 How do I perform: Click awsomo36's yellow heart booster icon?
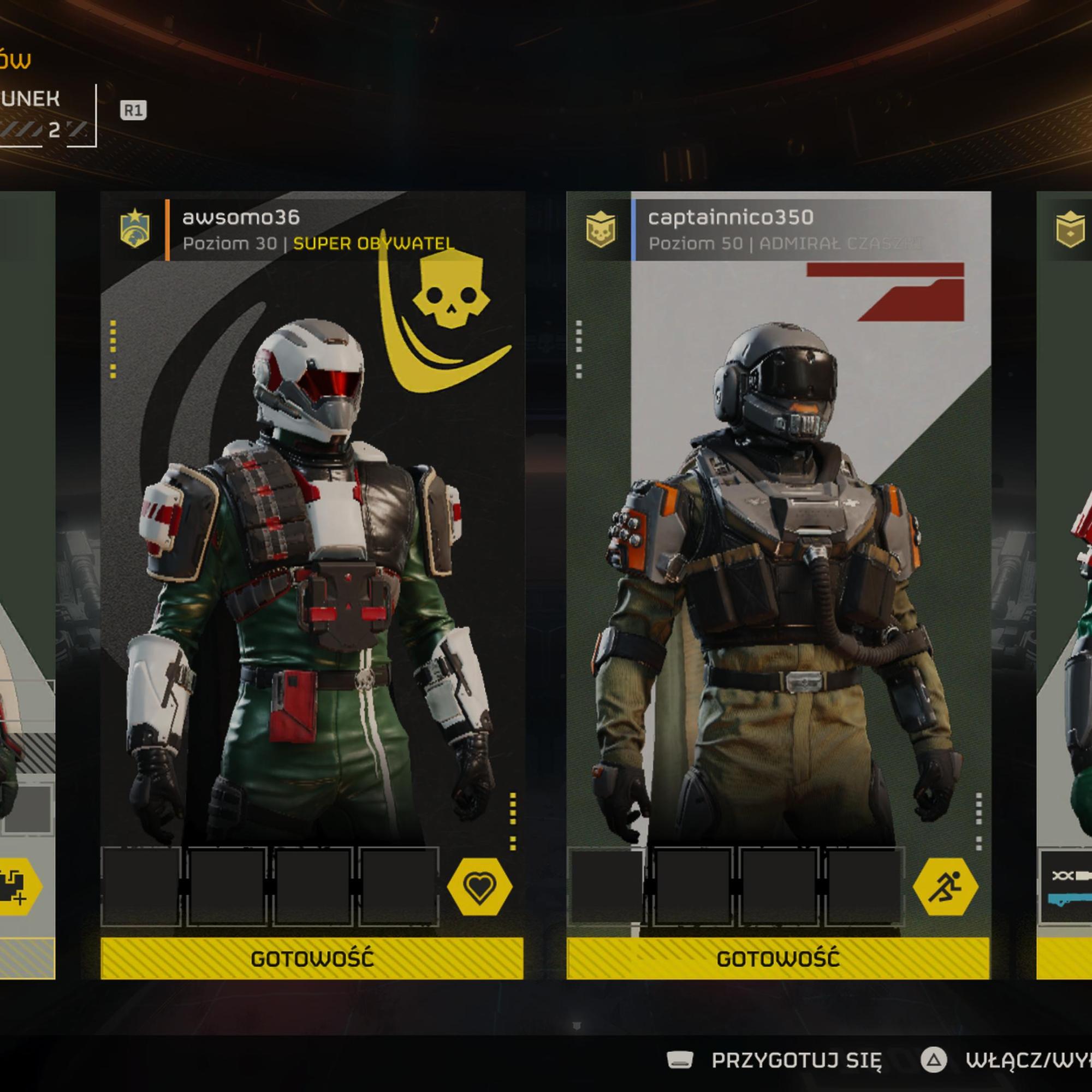pyautogui.click(x=479, y=887)
